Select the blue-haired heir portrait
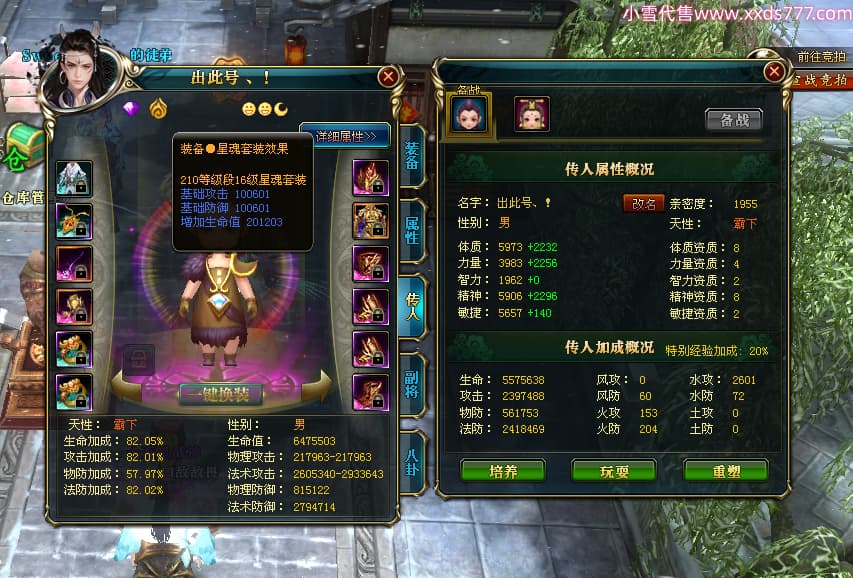This screenshot has height=578, width=853. [468, 113]
